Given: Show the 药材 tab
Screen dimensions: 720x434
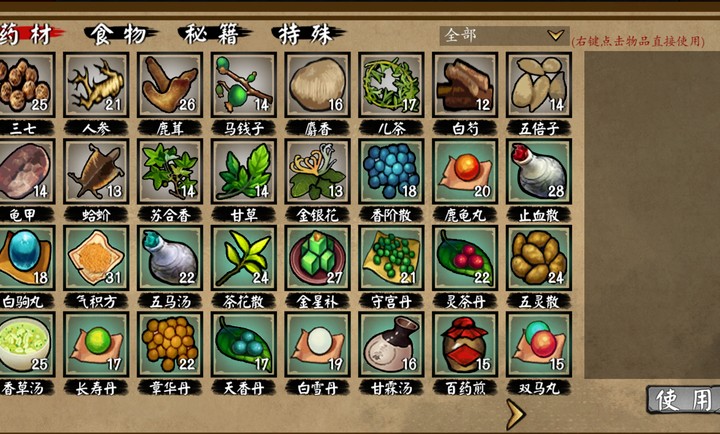Looking at the screenshot, I should 27,34.
